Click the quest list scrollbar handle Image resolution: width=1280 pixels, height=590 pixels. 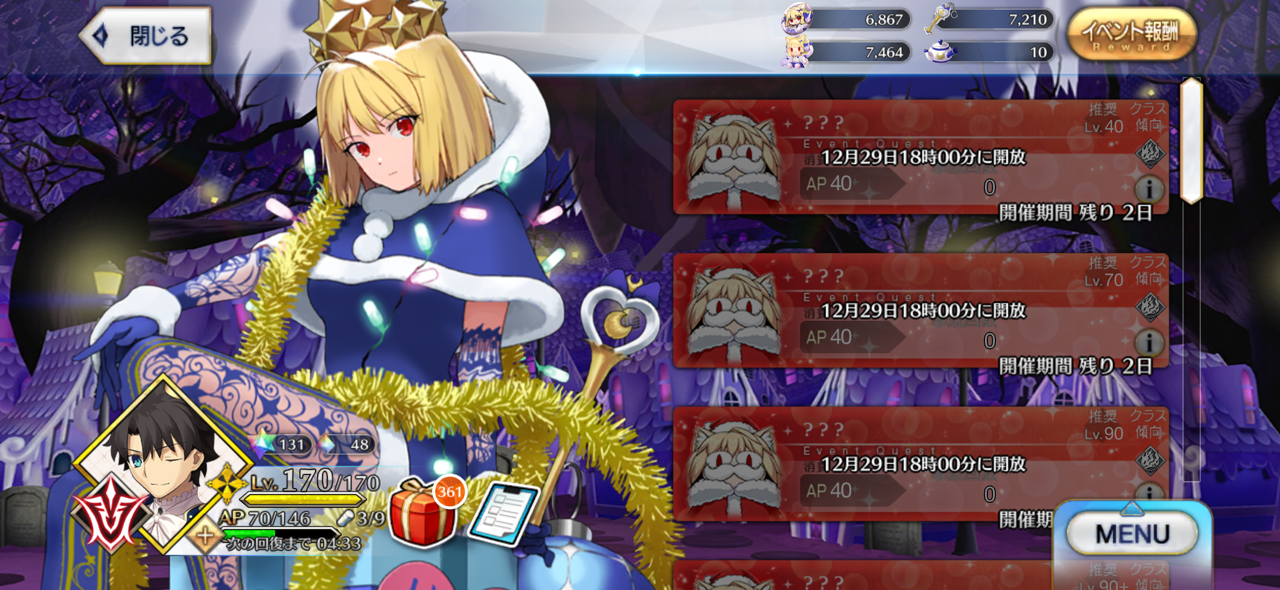(x=1191, y=140)
